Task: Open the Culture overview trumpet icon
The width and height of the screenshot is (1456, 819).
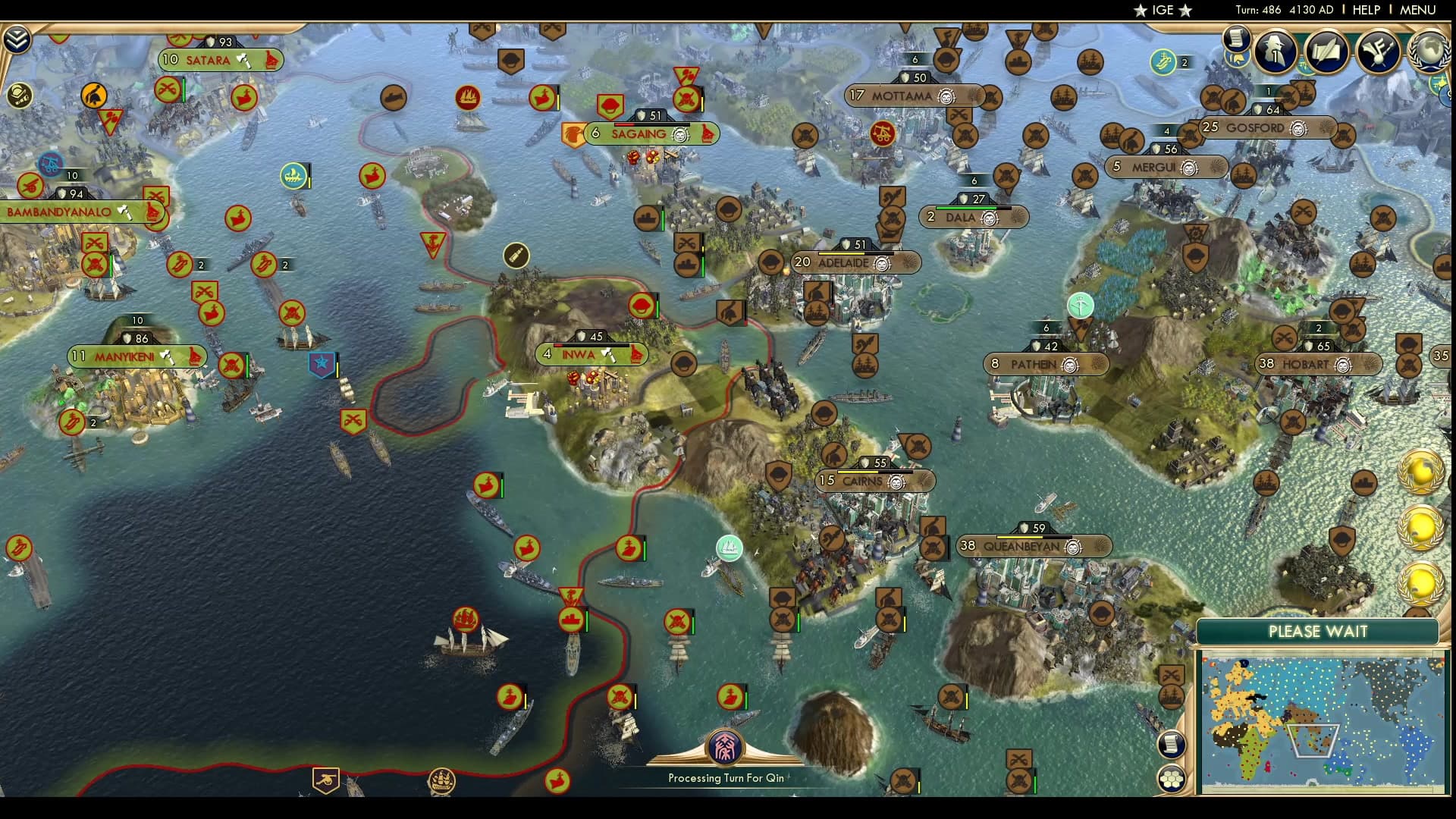Action: 1376,52
